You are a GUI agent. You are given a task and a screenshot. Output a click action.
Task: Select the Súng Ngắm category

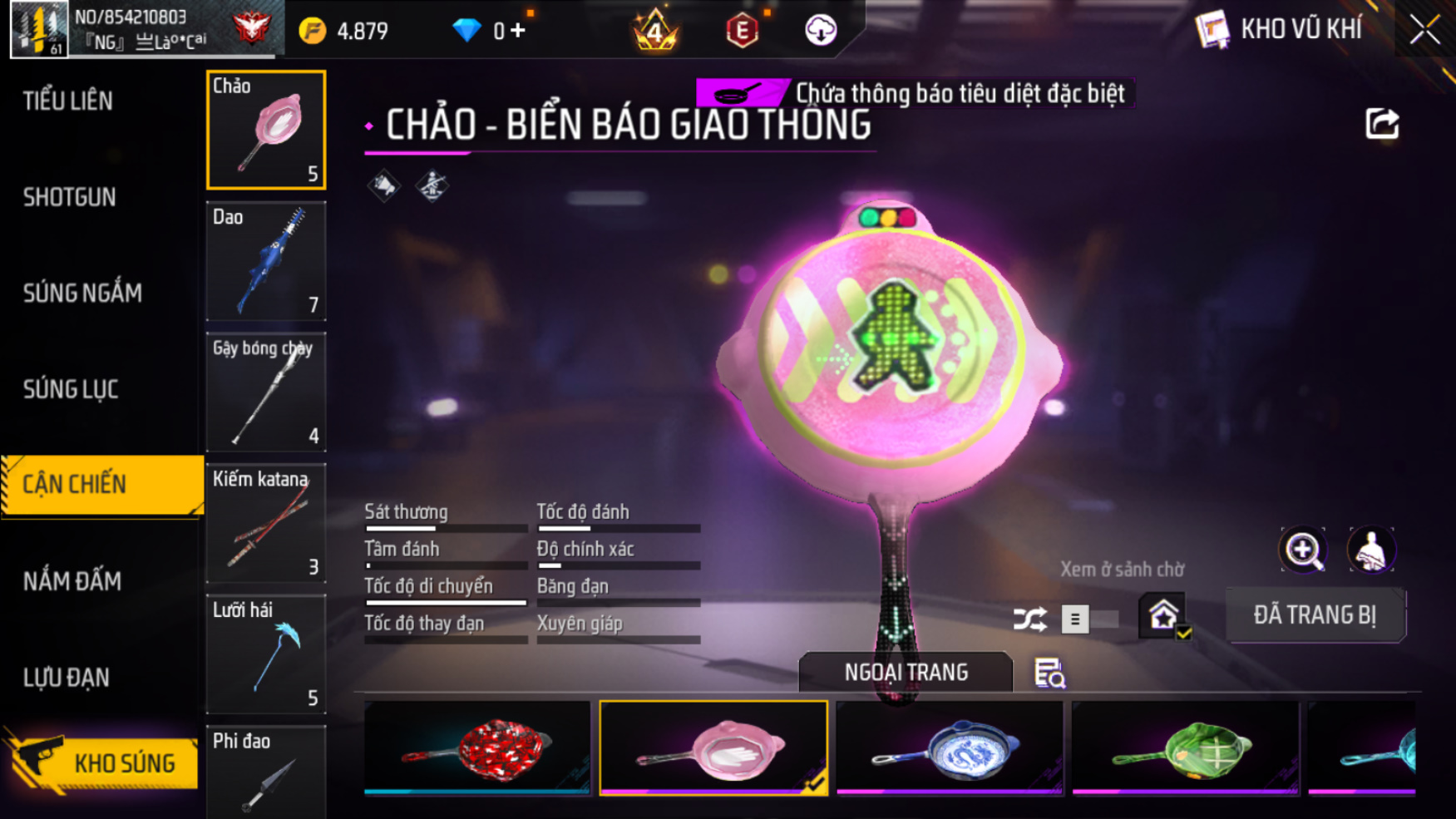coord(82,293)
